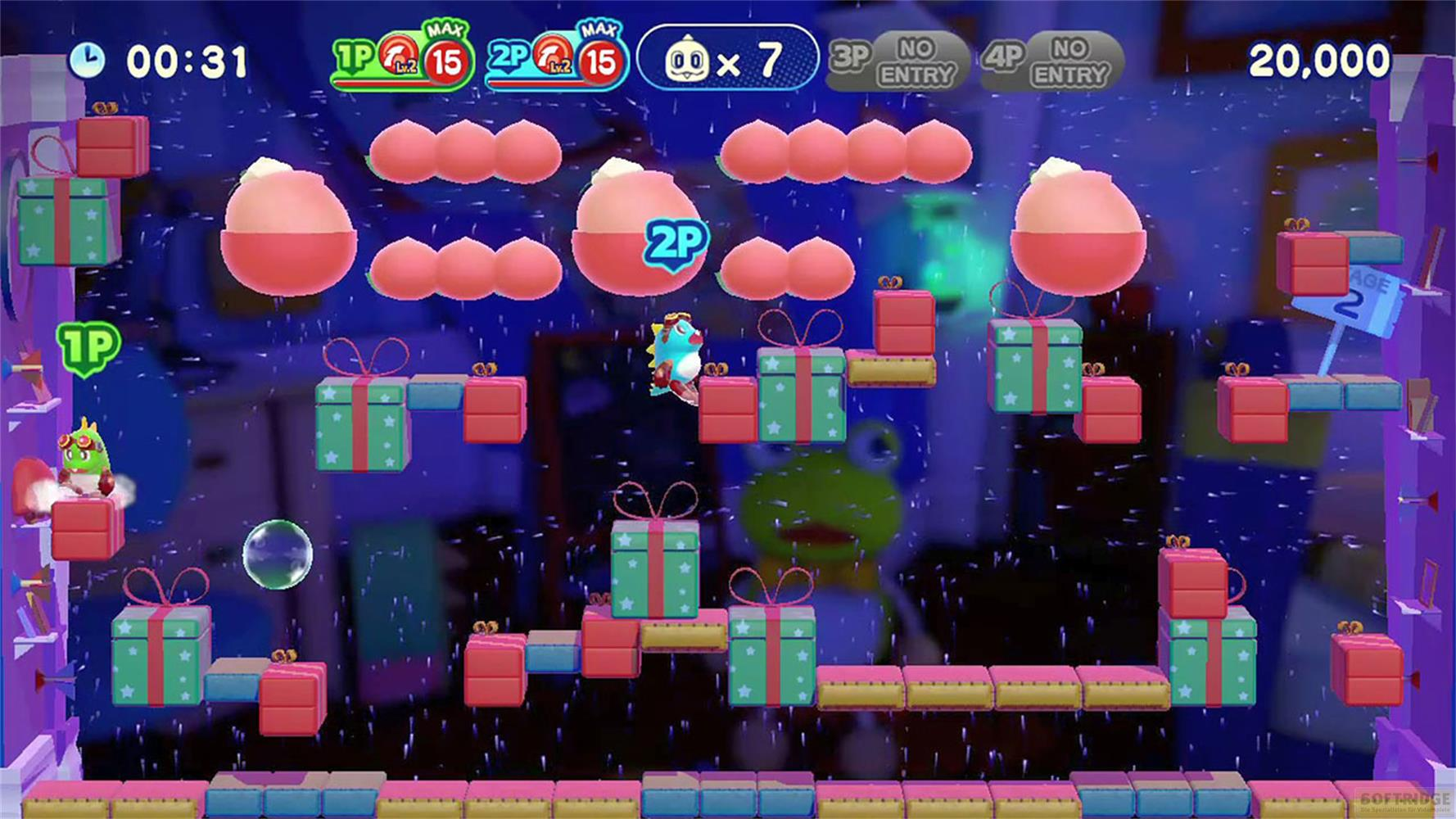Select the 2P player status panel
1456x819 pixels.
[556, 58]
